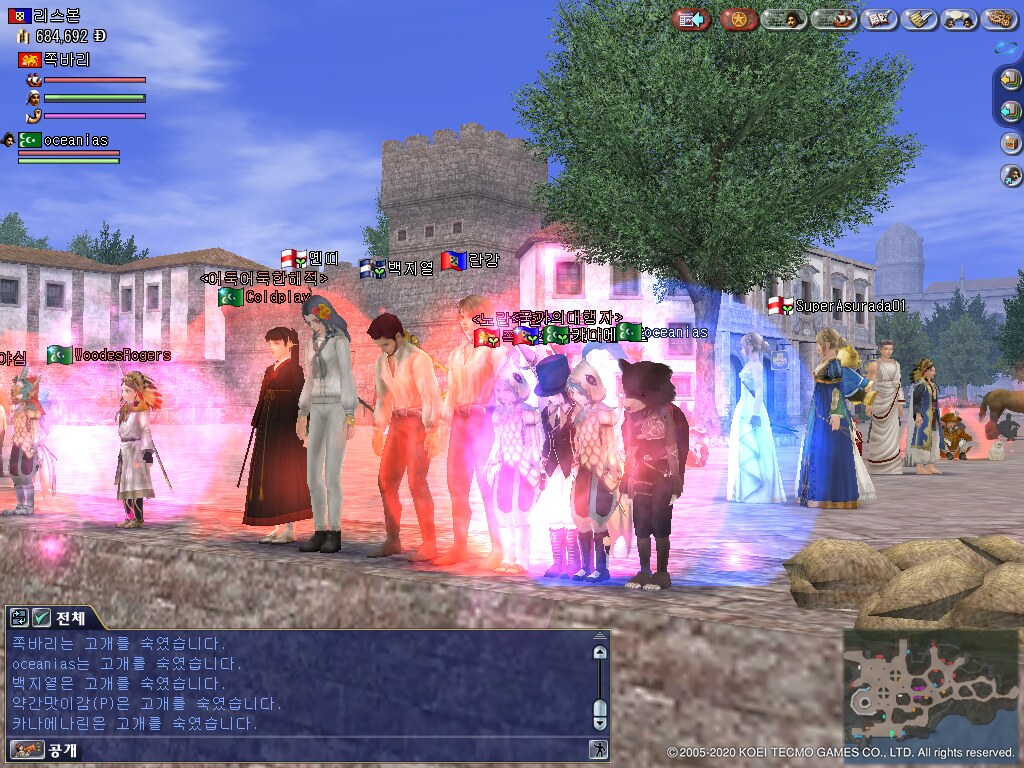1024x768 pixels.
Task: Open the gears settings button
Action: 999,19
